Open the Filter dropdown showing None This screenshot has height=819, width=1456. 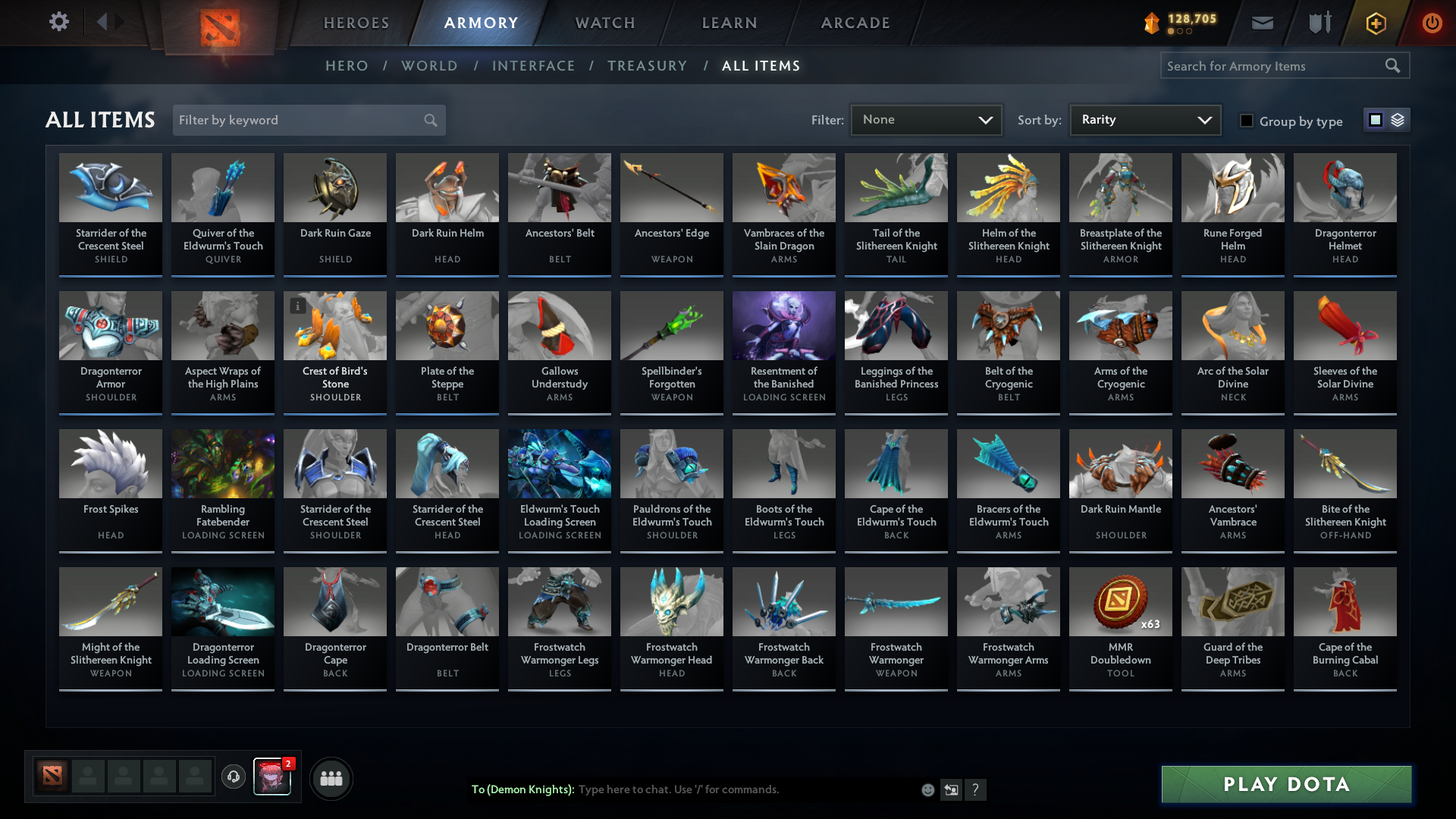tap(926, 120)
